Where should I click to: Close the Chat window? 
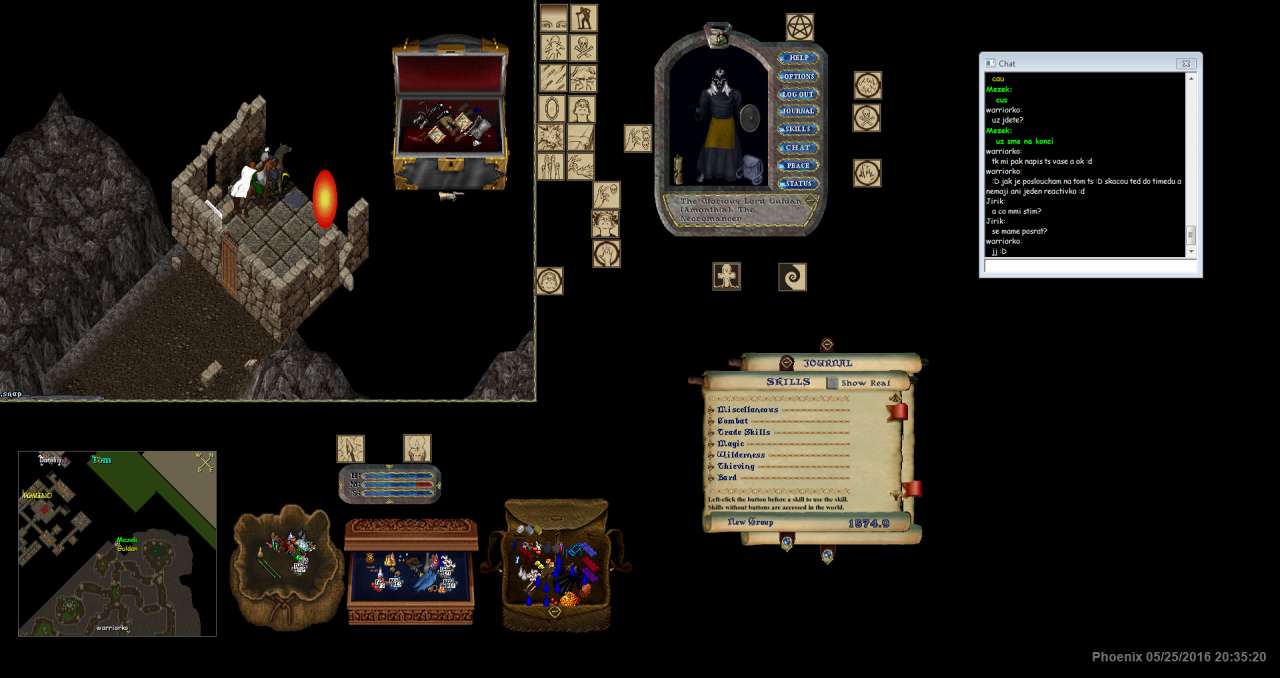pos(1186,63)
